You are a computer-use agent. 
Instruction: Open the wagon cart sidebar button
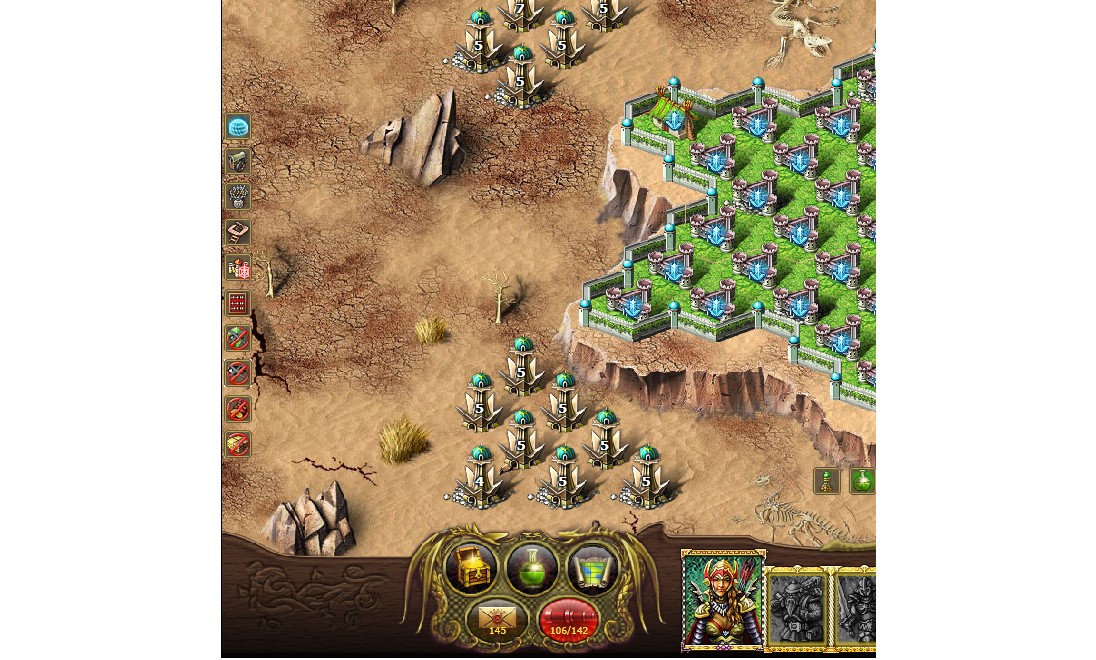(238, 162)
